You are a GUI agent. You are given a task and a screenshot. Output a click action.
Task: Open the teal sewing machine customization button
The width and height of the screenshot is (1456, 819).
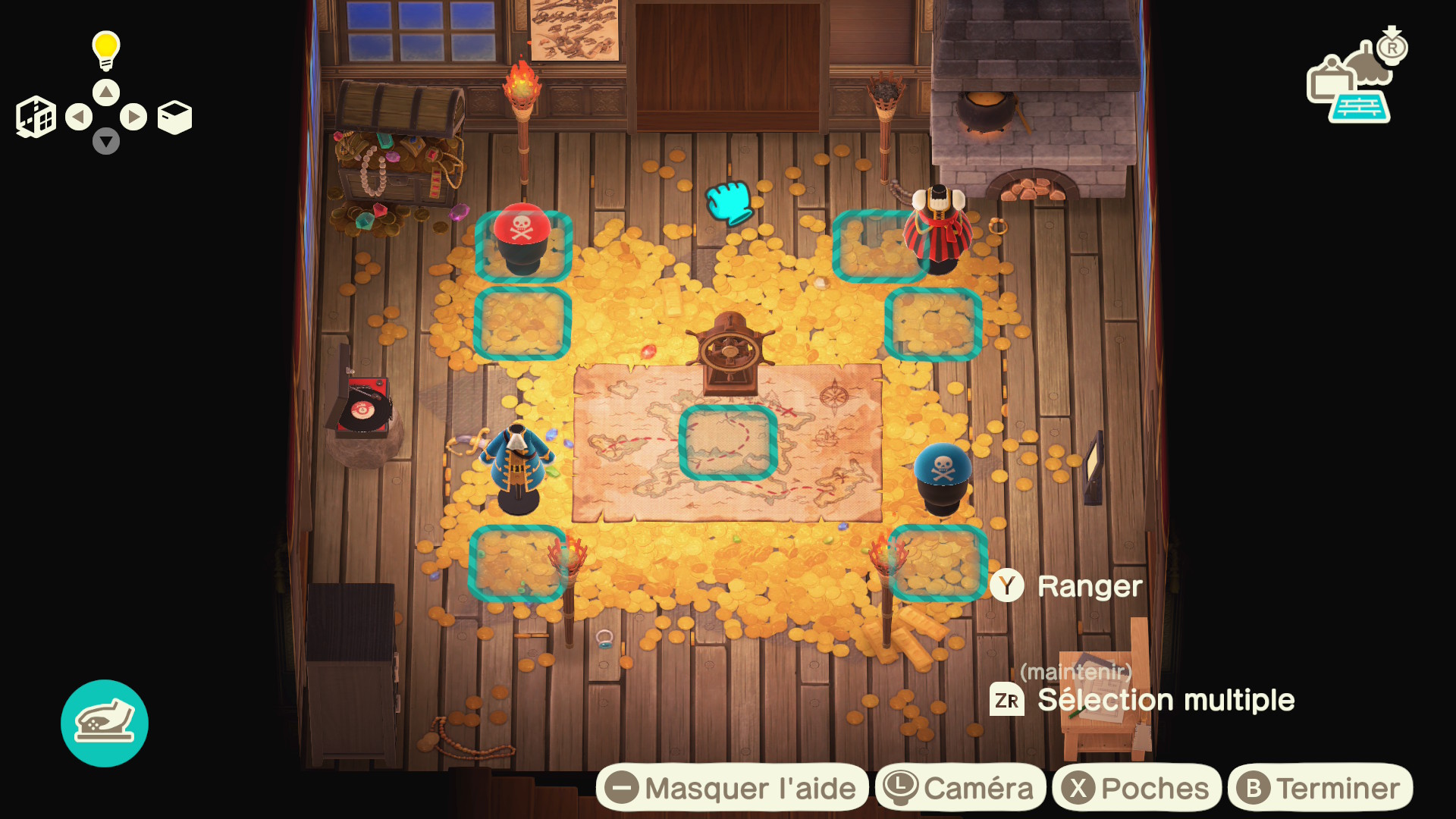click(105, 723)
